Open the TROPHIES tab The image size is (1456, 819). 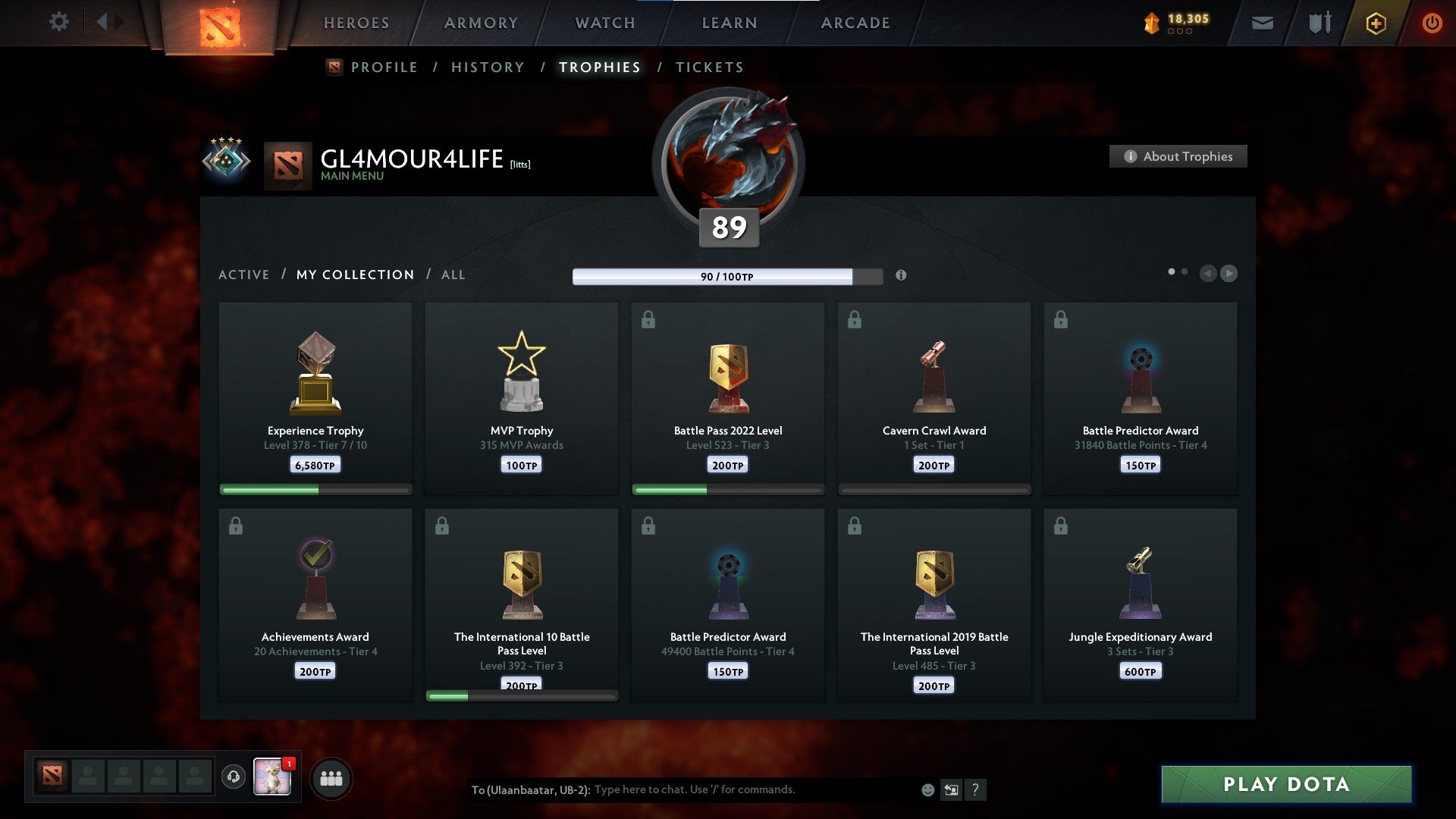[599, 67]
